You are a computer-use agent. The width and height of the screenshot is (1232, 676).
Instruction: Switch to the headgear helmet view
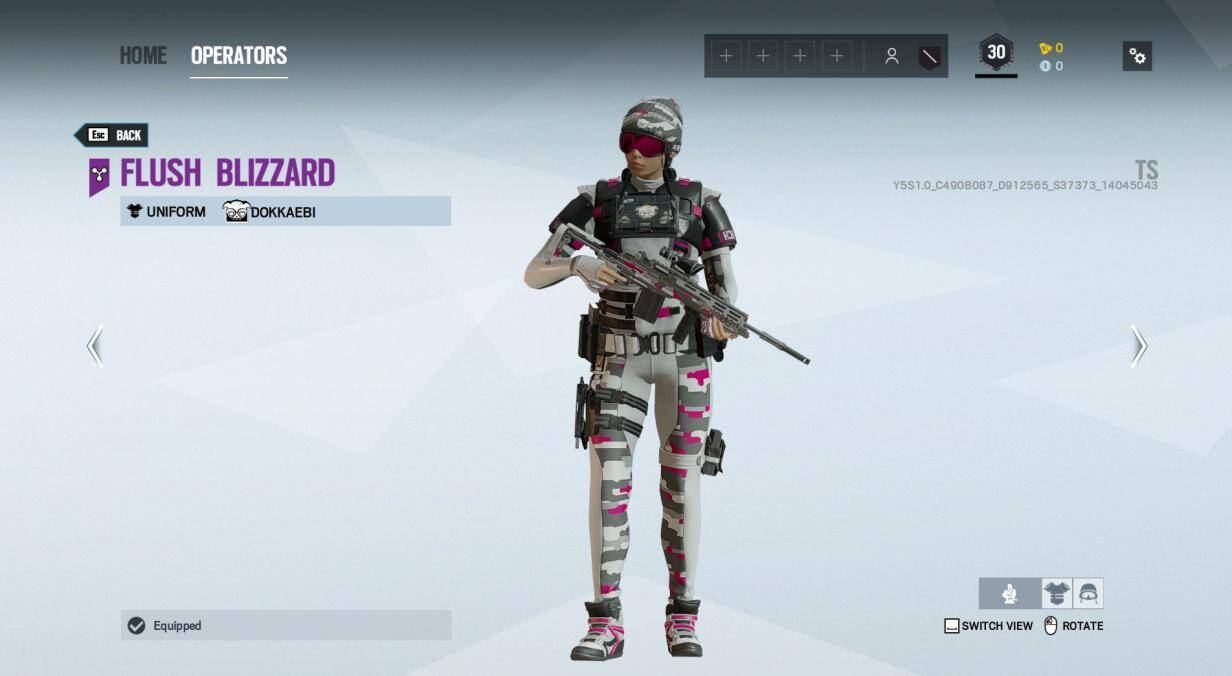[1088, 594]
